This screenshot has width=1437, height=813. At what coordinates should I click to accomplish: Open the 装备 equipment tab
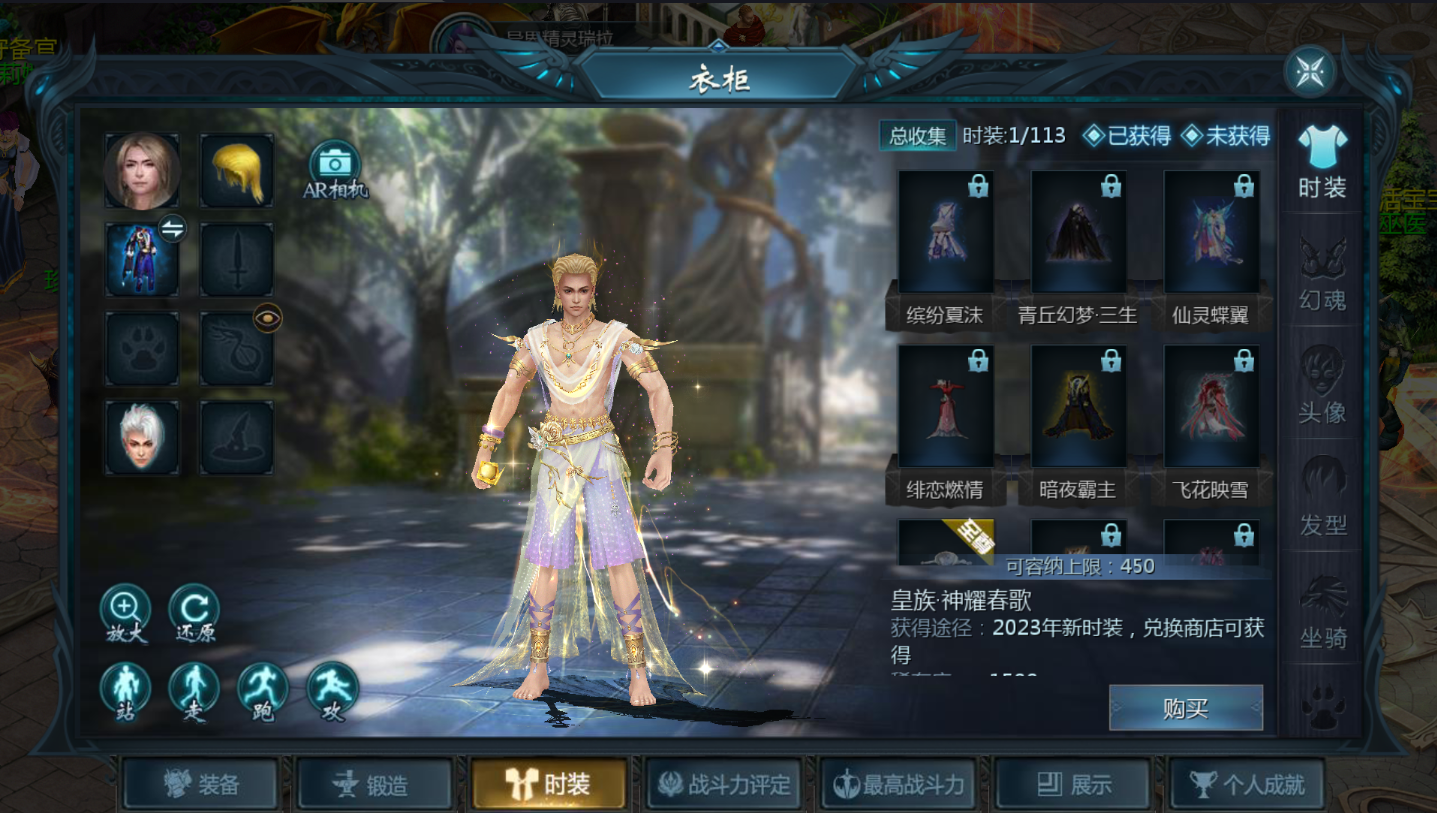pyautogui.click(x=200, y=784)
